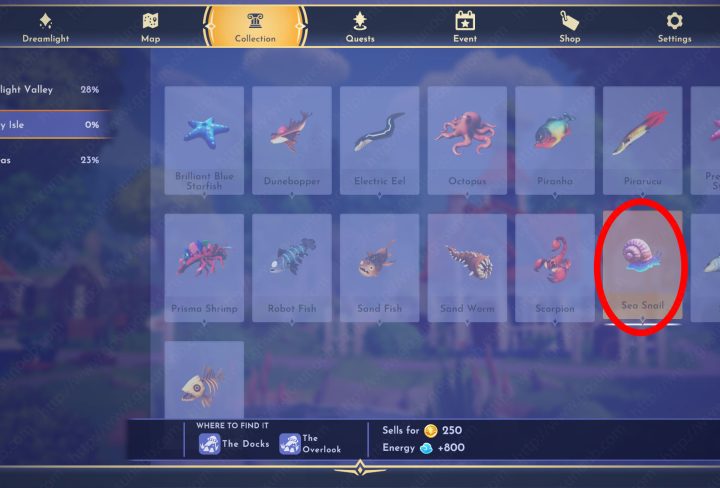
Task: Open the Settings tab
Action: coord(674,26)
